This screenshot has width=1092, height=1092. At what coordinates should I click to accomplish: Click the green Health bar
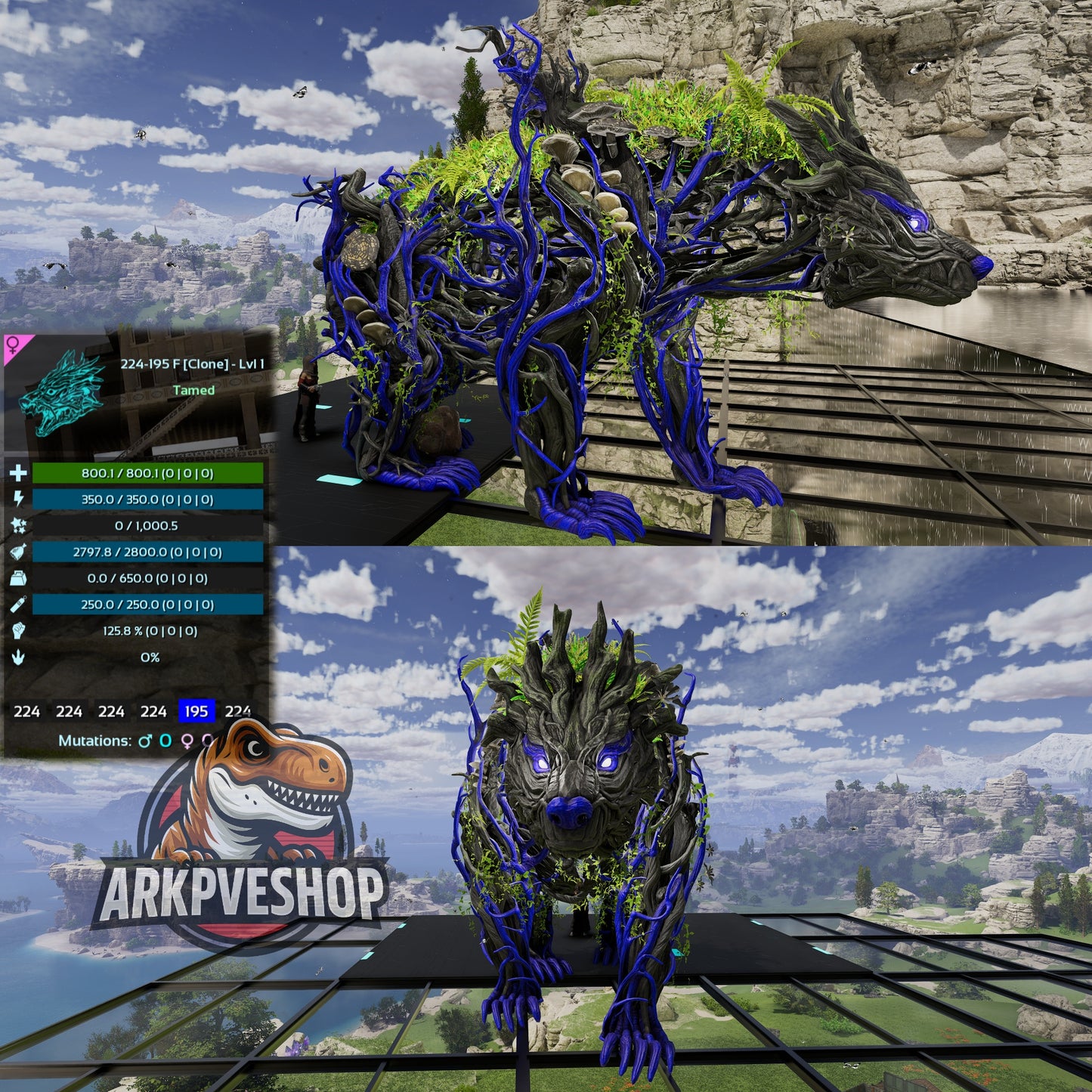point(148,474)
